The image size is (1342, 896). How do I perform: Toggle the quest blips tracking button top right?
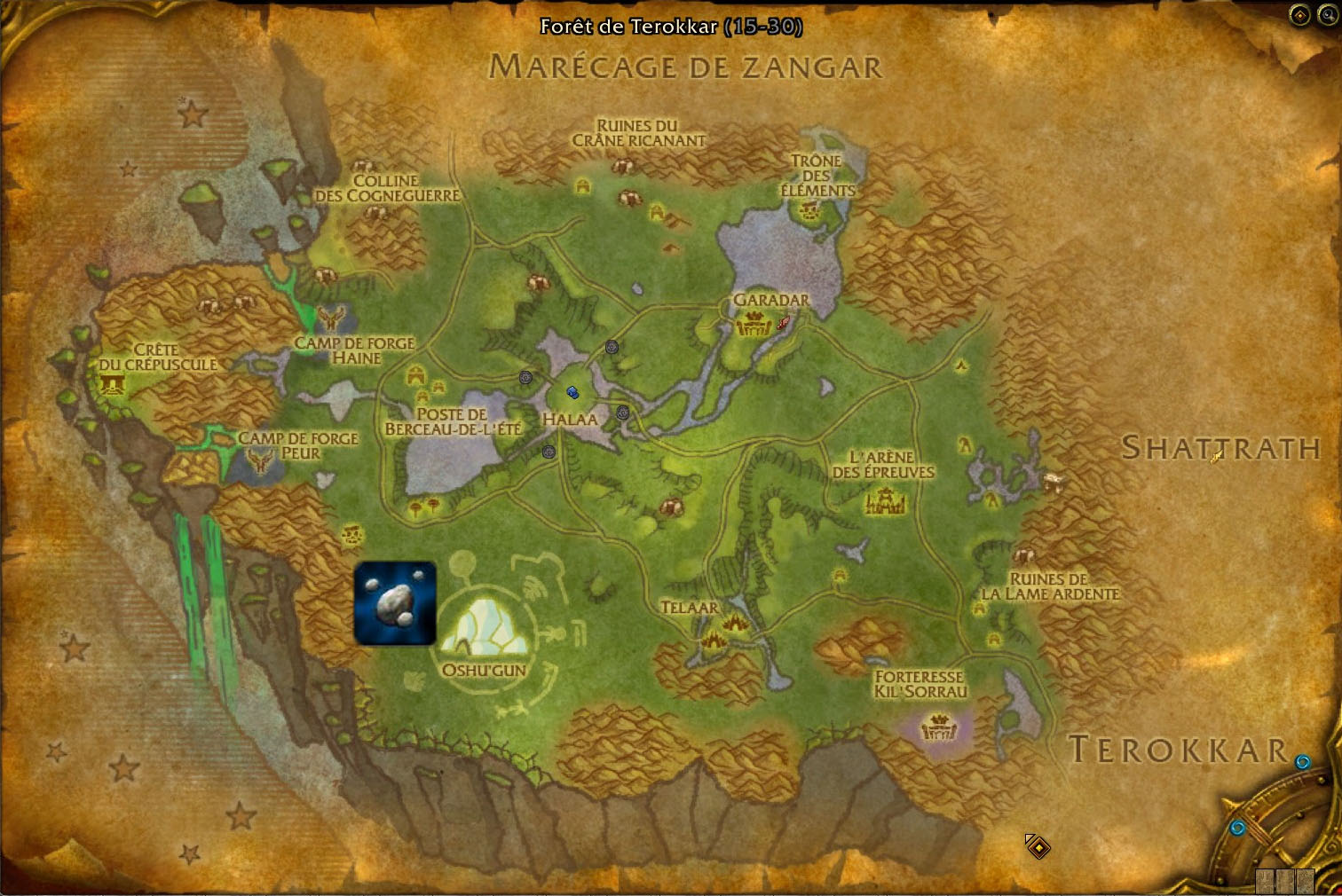pos(1299,14)
